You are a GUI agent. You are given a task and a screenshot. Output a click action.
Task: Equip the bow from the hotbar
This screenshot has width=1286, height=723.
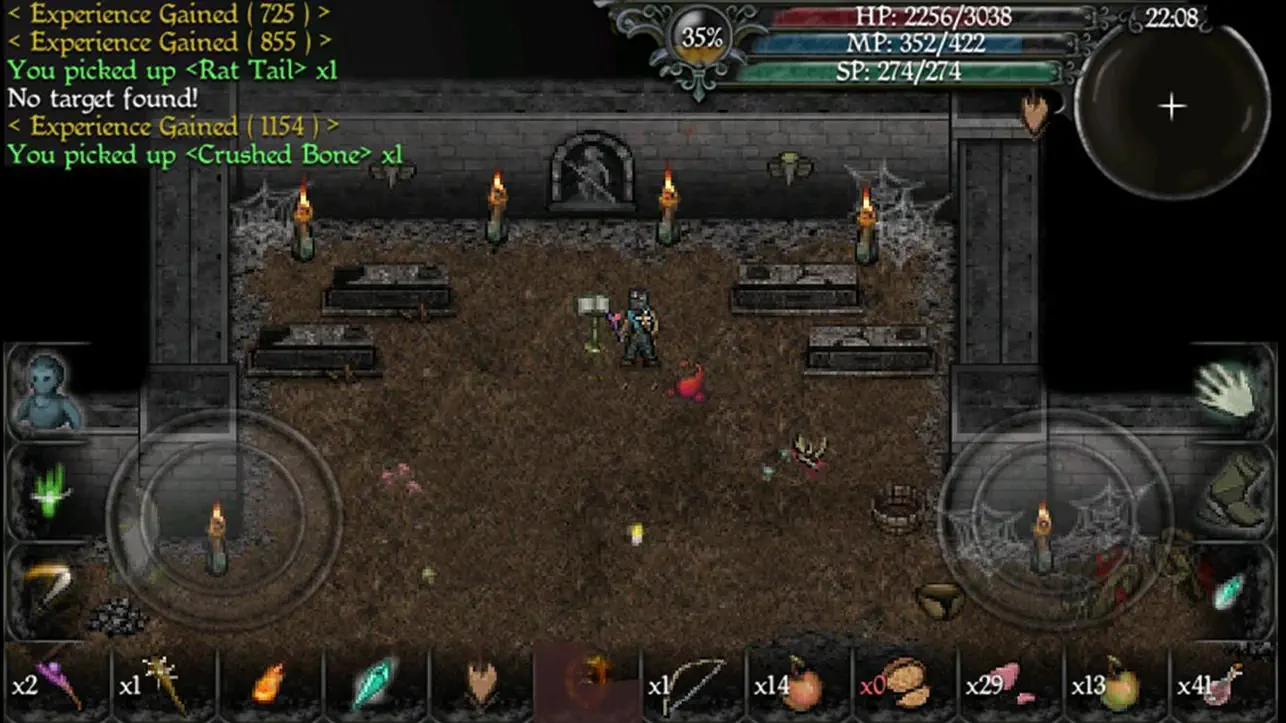pos(693,685)
